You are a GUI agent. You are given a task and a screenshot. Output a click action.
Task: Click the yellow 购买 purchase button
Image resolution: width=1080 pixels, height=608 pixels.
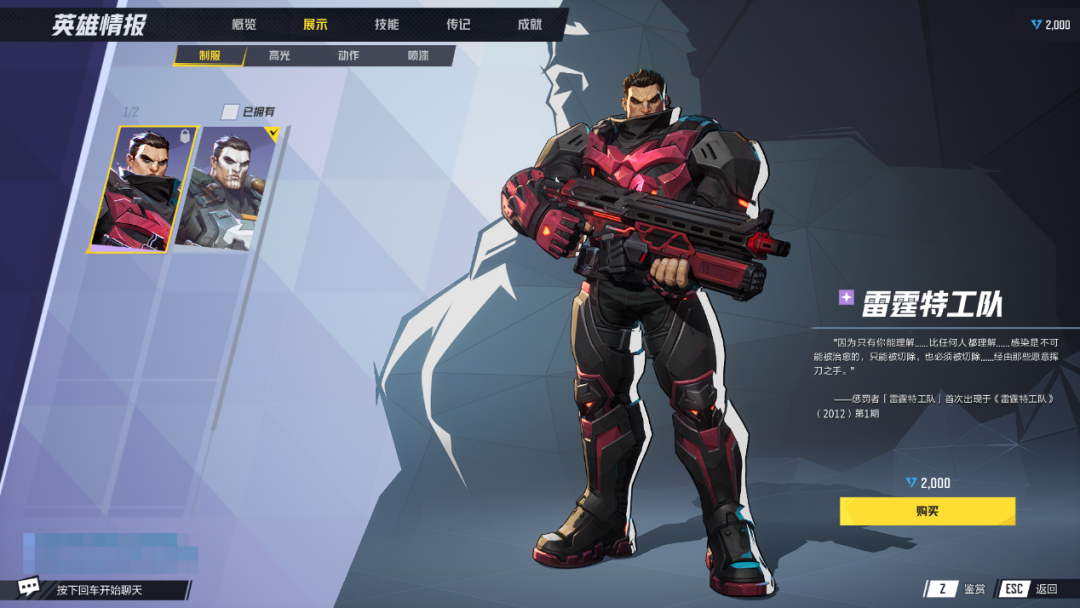(927, 511)
